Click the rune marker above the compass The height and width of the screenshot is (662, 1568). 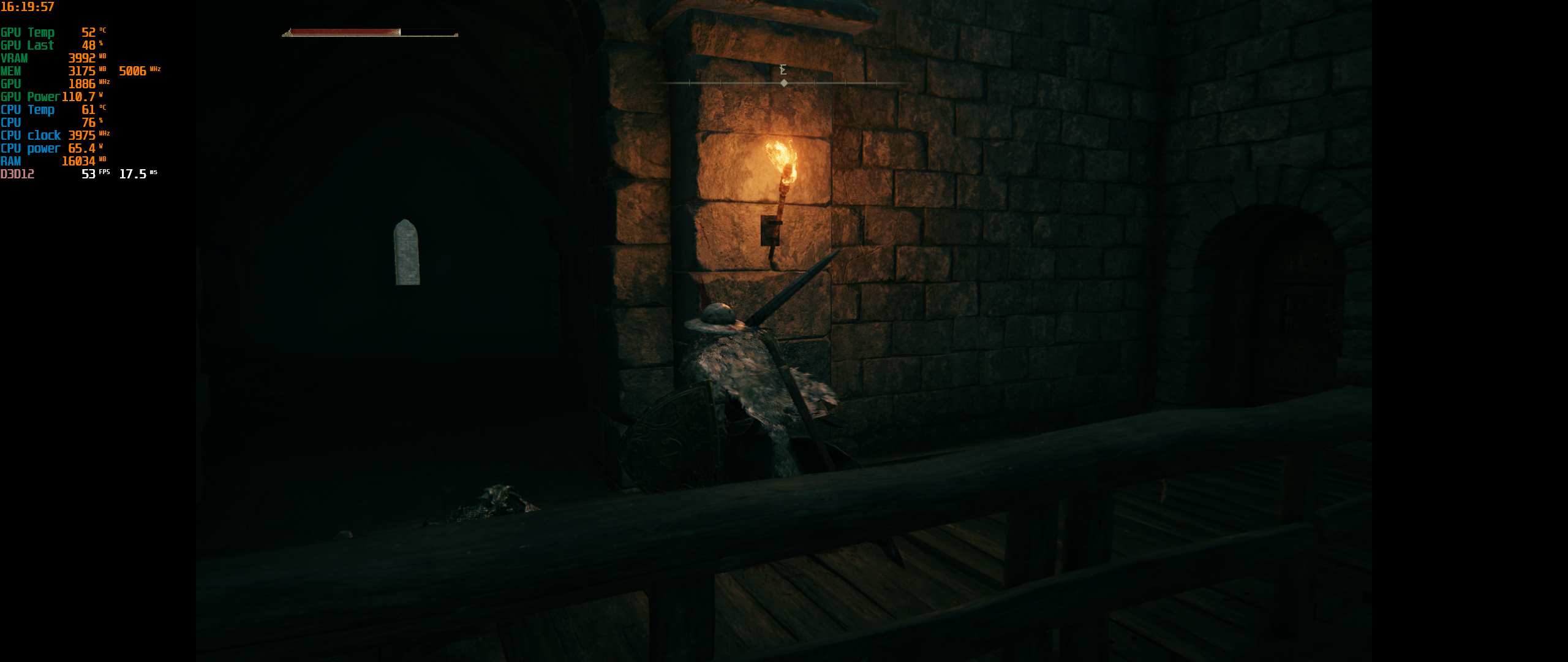pos(782,70)
